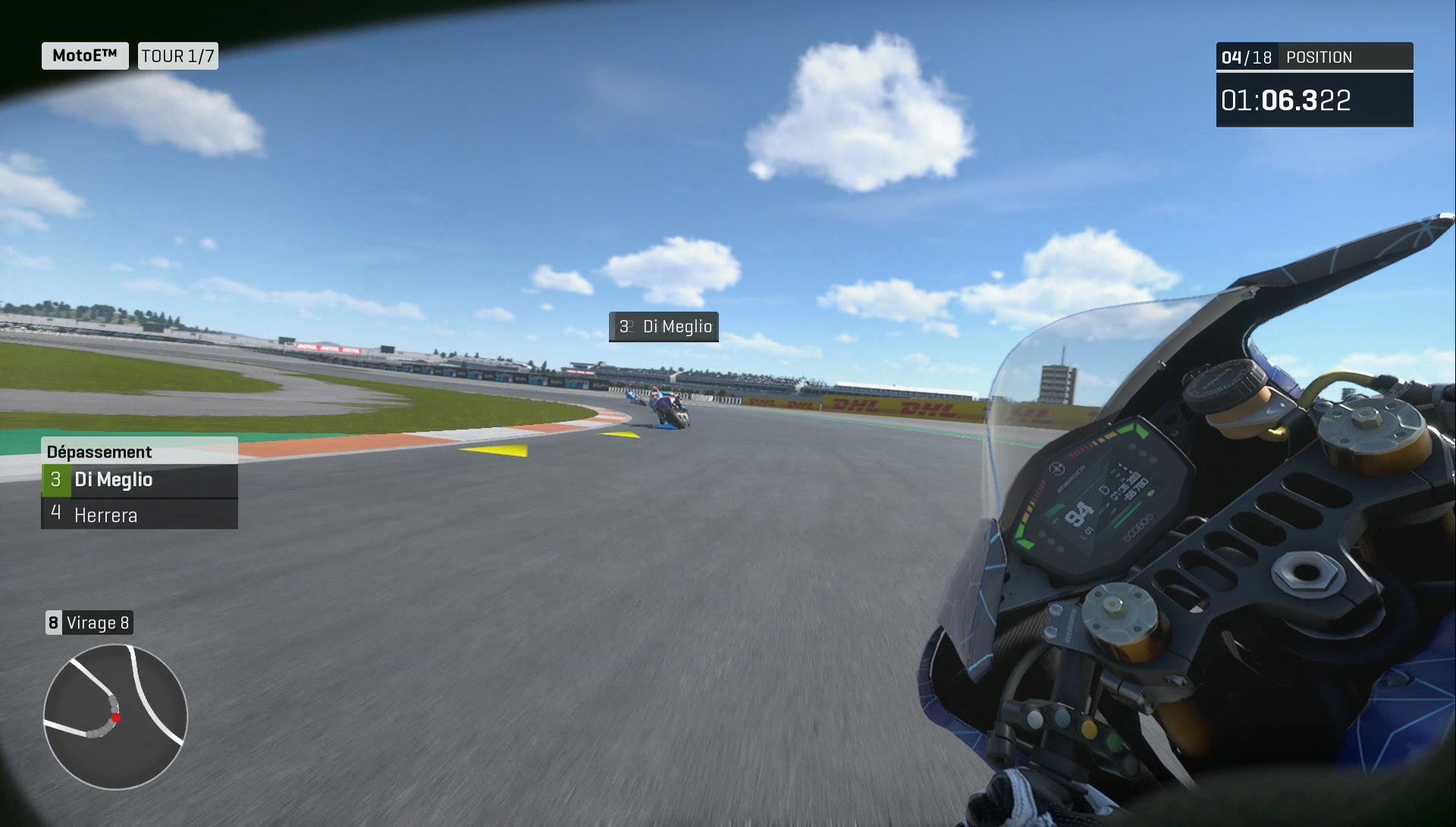Image resolution: width=1456 pixels, height=827 pixels.
Task: Click the green battery charge gauge
Action: [x=1054, y=511]
